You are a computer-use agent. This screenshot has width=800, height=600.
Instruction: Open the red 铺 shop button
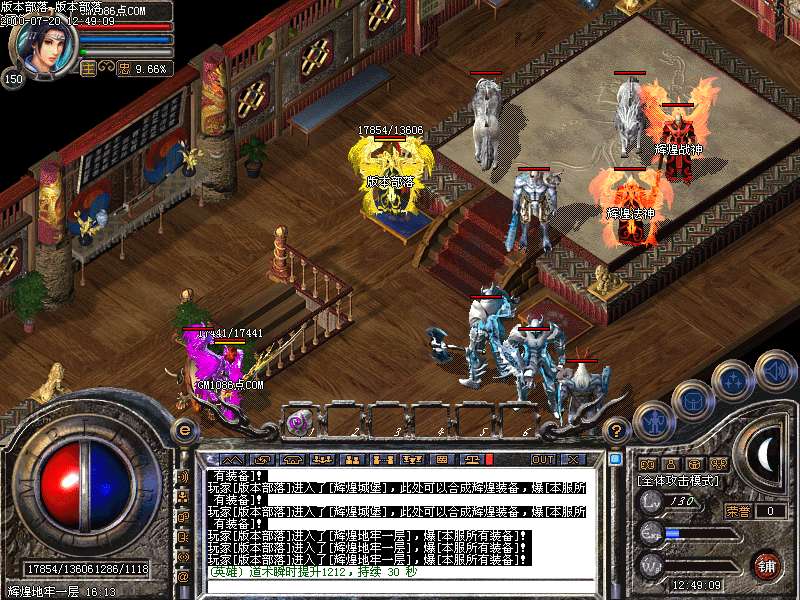[767, 565]
